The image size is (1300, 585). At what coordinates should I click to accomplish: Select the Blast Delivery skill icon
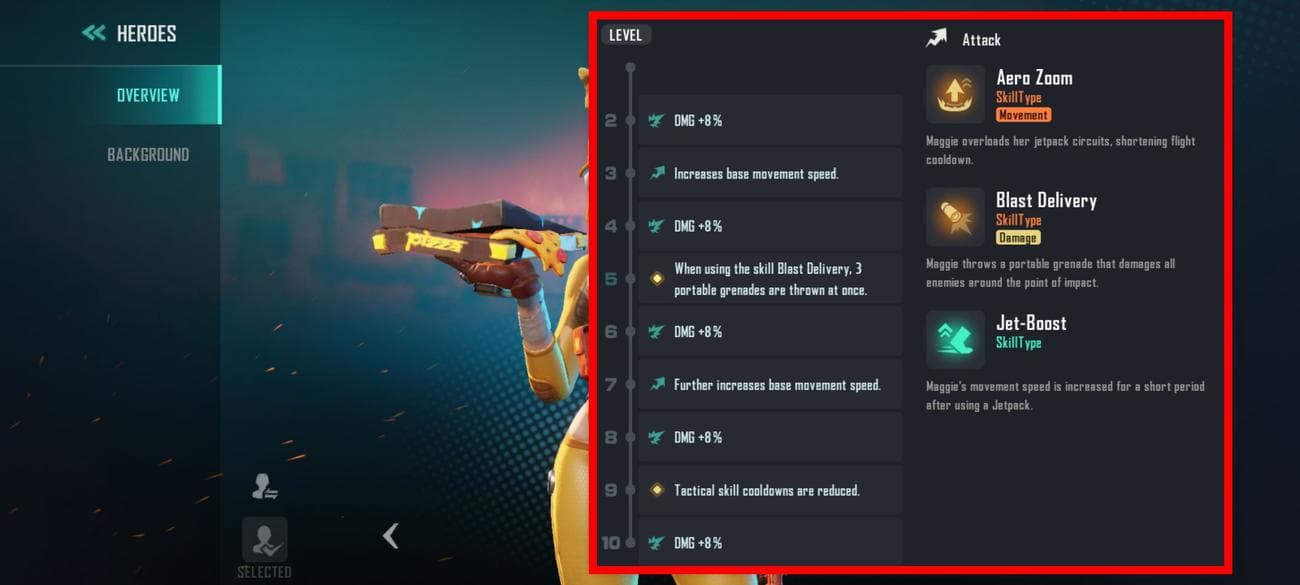954,217
